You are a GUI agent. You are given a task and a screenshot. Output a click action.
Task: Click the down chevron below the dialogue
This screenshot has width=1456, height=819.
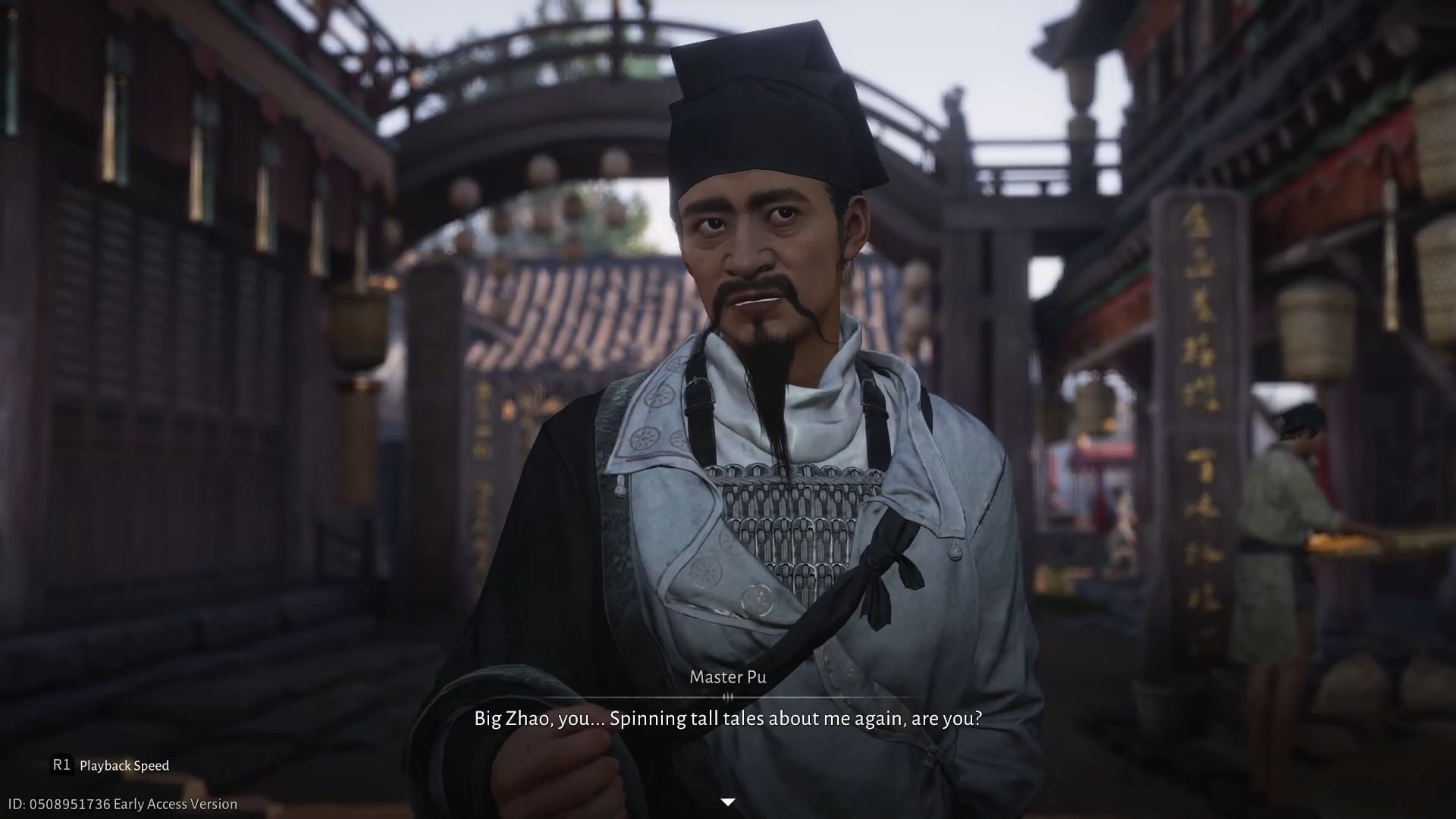click(x=728, y=800)
